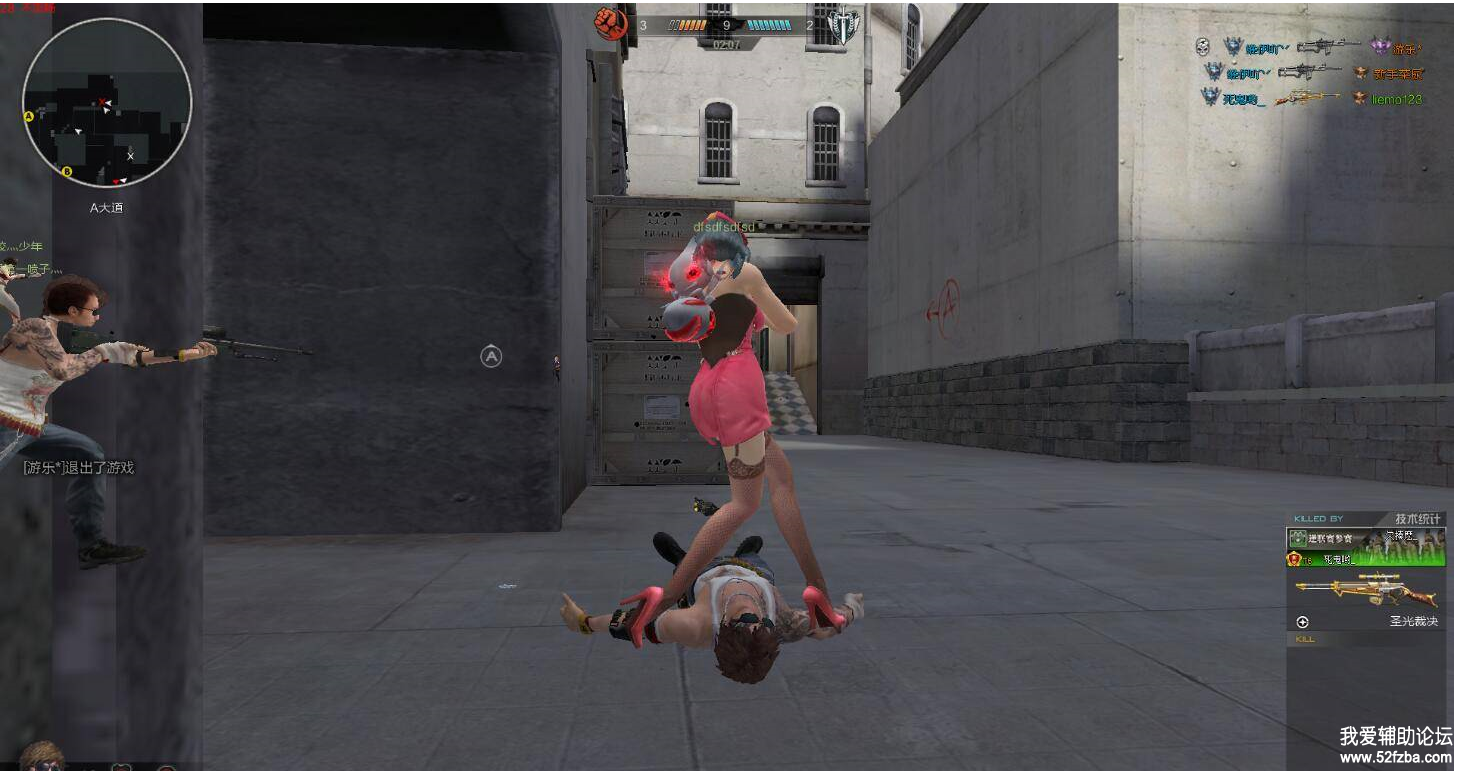
Task: Click the yellow B bomb-site marker on minimap
Action: (x=67, y=172)
